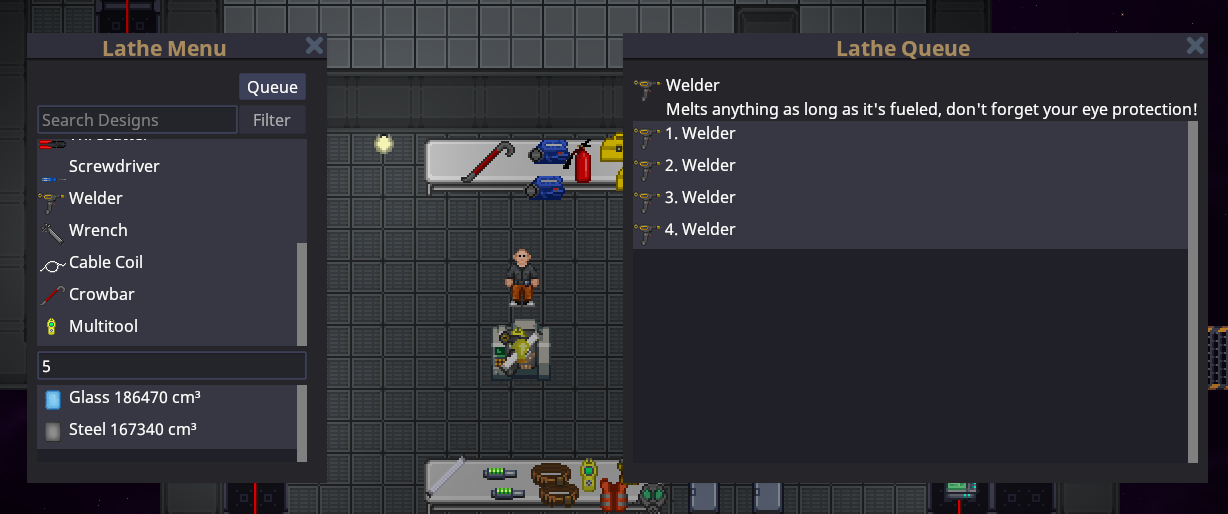Close the Lathe Queue window
1228x514 pixels.
pyautogui.click(x=1195, y=46)
